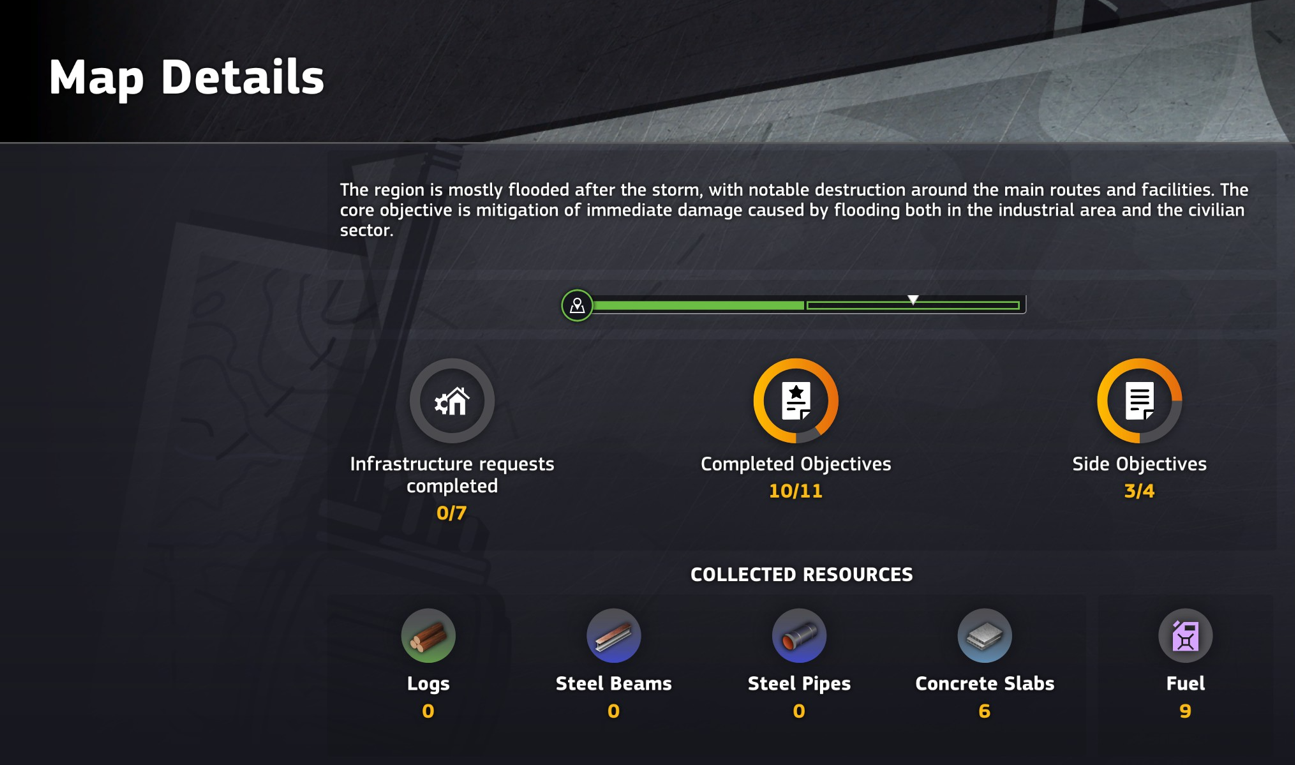Screen dimensions: 1295x765
Task: Select the 3/4 side objectives counter
Action: coord(1140,491)
